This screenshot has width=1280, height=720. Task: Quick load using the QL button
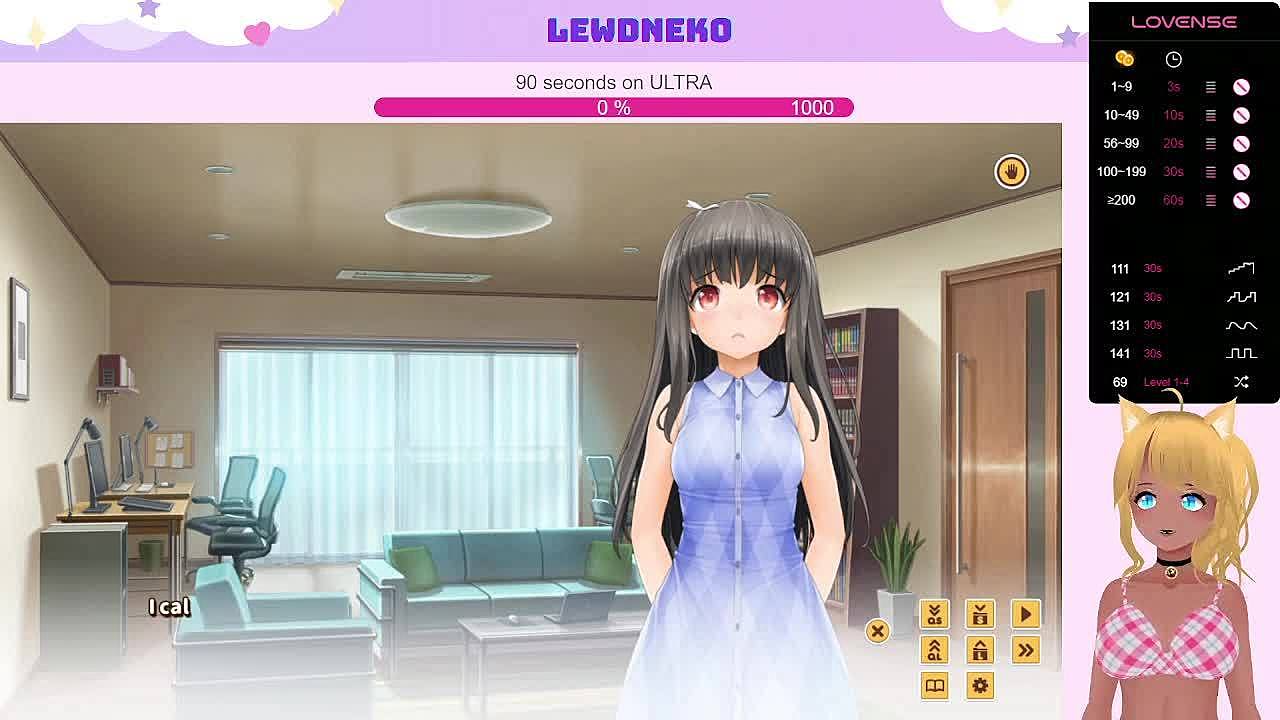[x=934, y=650]
